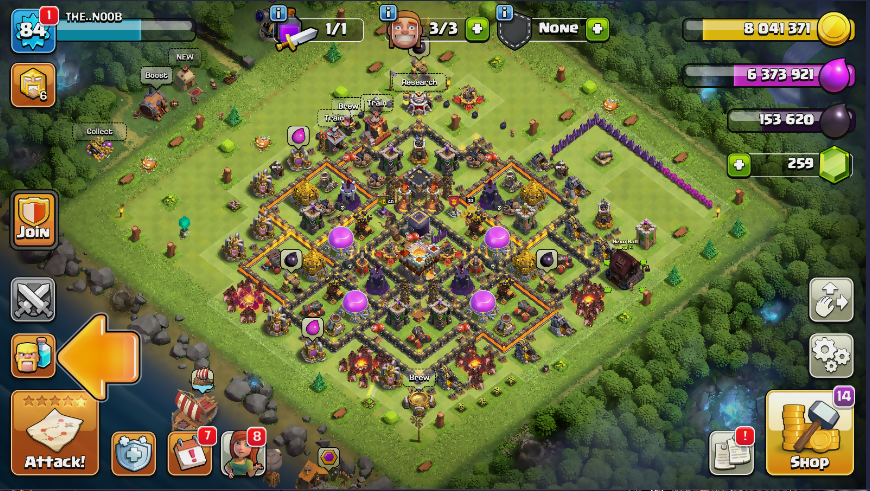
Task: Show info for the 1/1 sword counter
Action: tap(278, 13)
